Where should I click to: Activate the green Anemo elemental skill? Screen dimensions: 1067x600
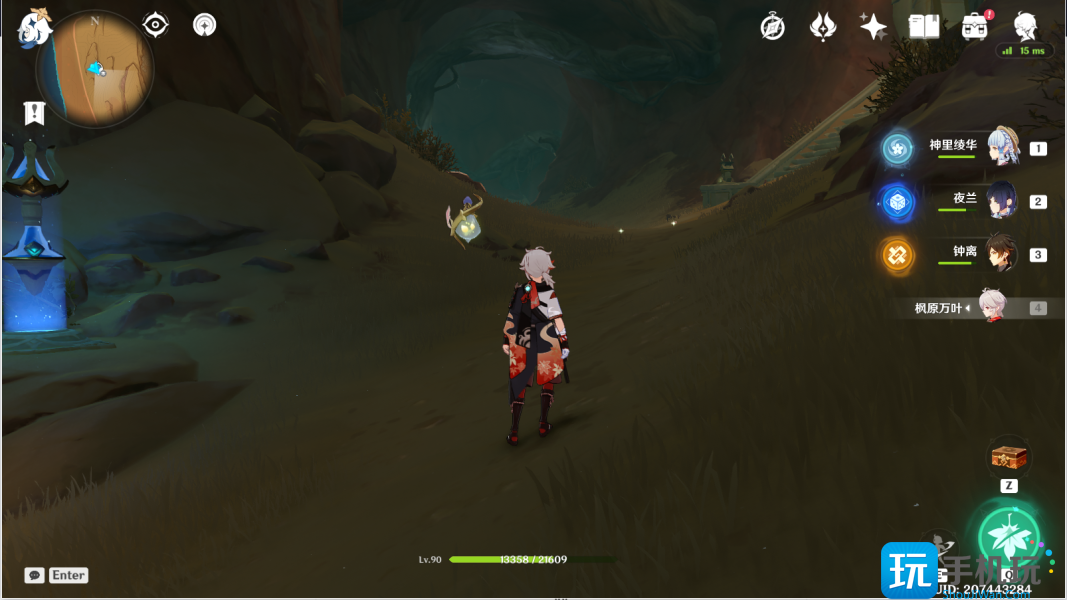[x=1008, y=535]
